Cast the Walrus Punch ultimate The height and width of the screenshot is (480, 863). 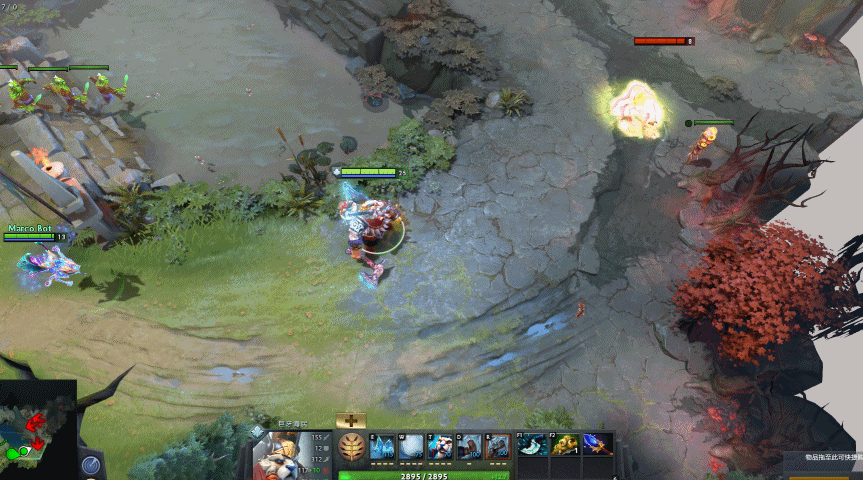tap(498, 447)
